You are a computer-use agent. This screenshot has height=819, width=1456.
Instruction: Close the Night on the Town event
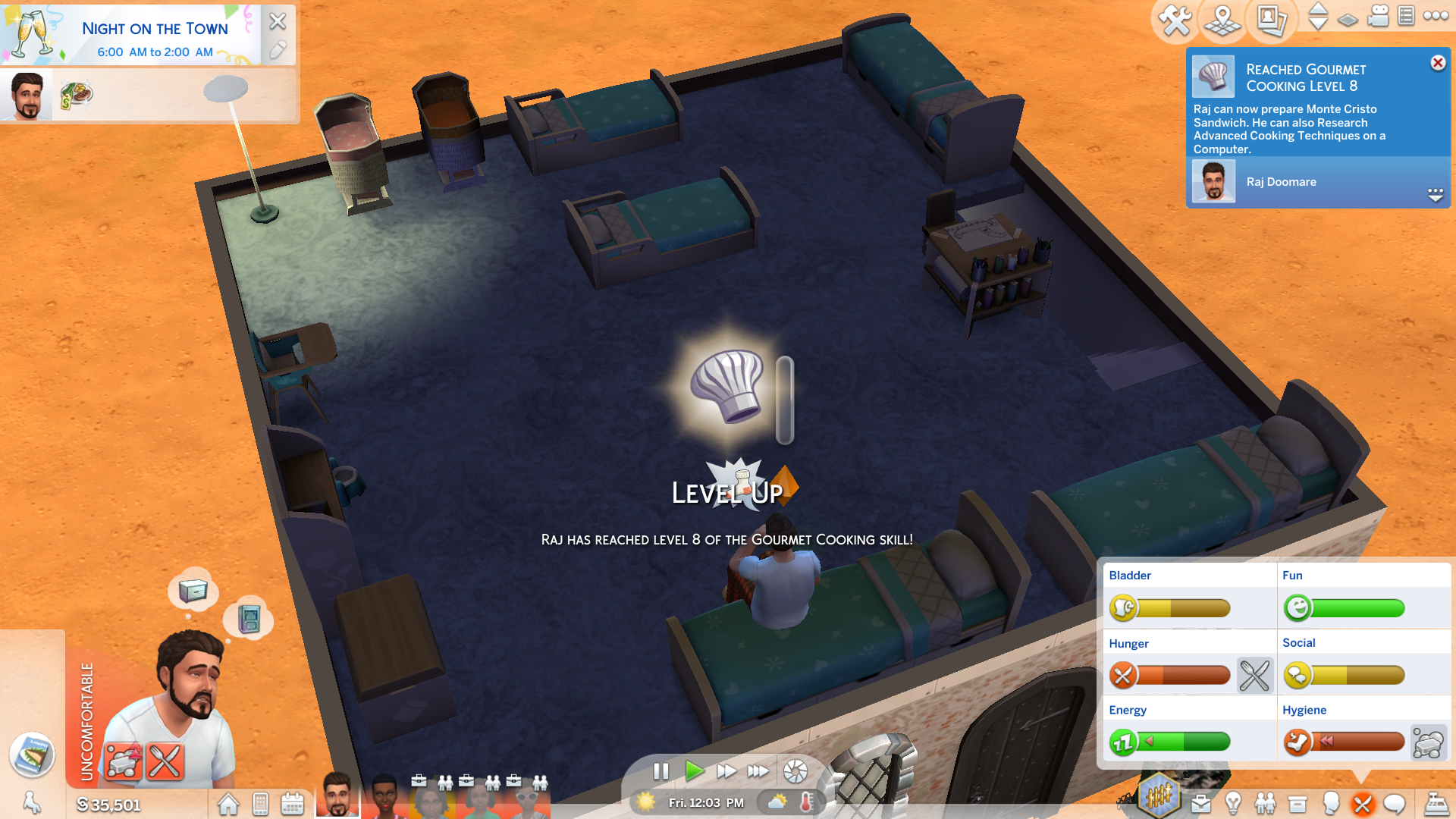(278, 21)
